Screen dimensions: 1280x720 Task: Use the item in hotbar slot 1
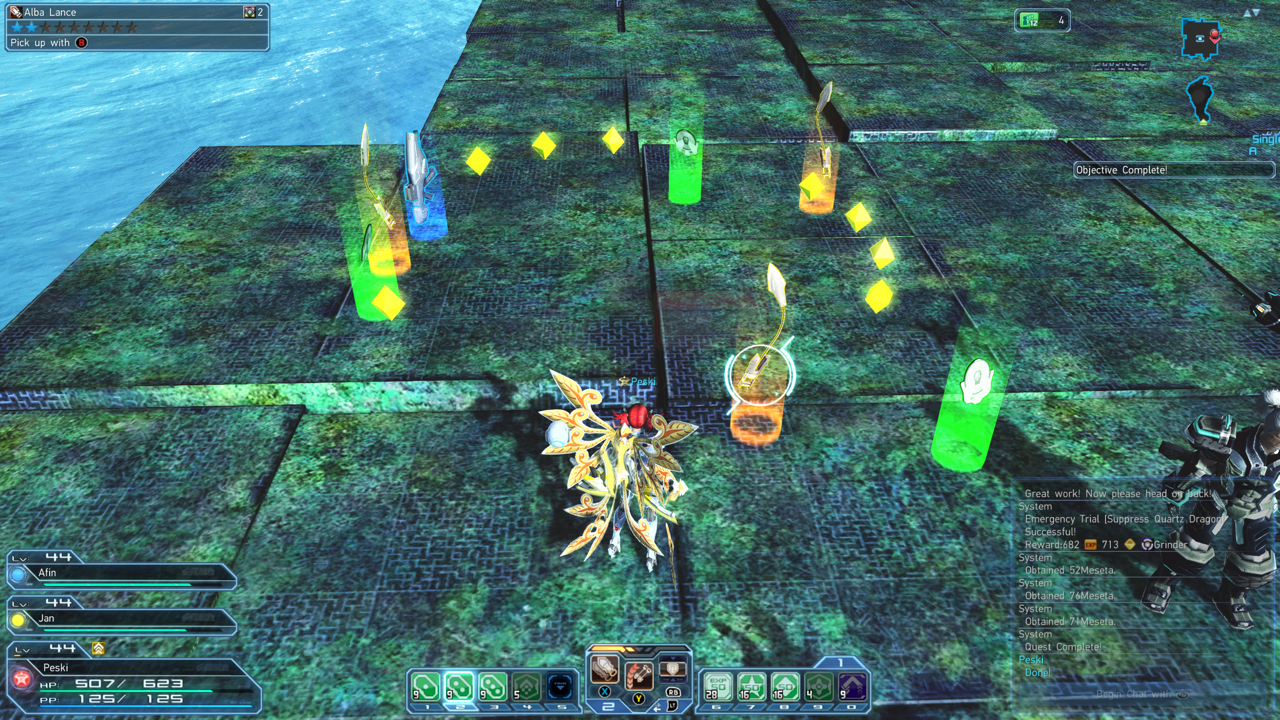point(425,688)
